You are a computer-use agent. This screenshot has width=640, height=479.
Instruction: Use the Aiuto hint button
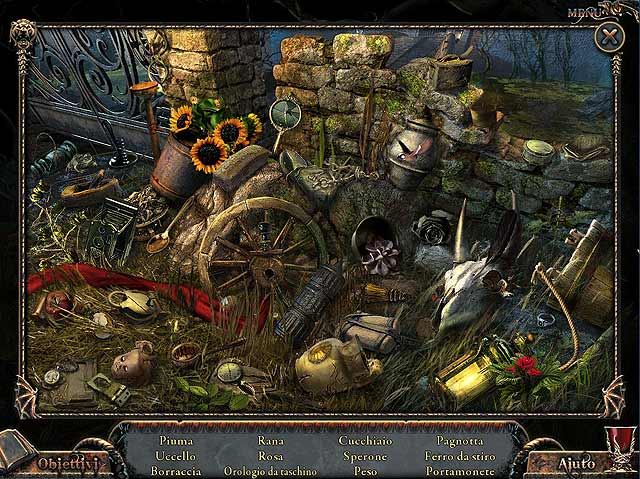(577, 463)
